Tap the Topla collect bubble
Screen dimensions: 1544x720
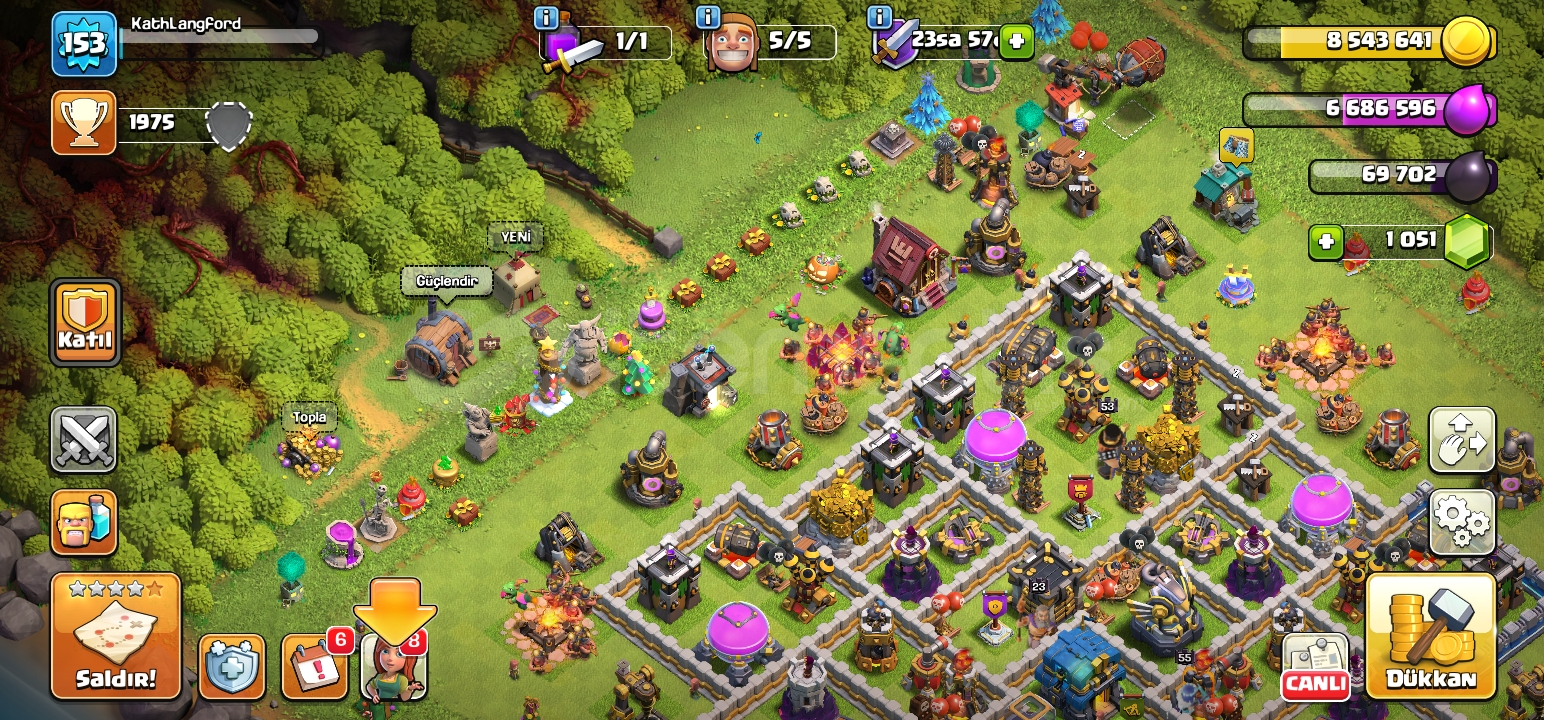coord(309,417)
